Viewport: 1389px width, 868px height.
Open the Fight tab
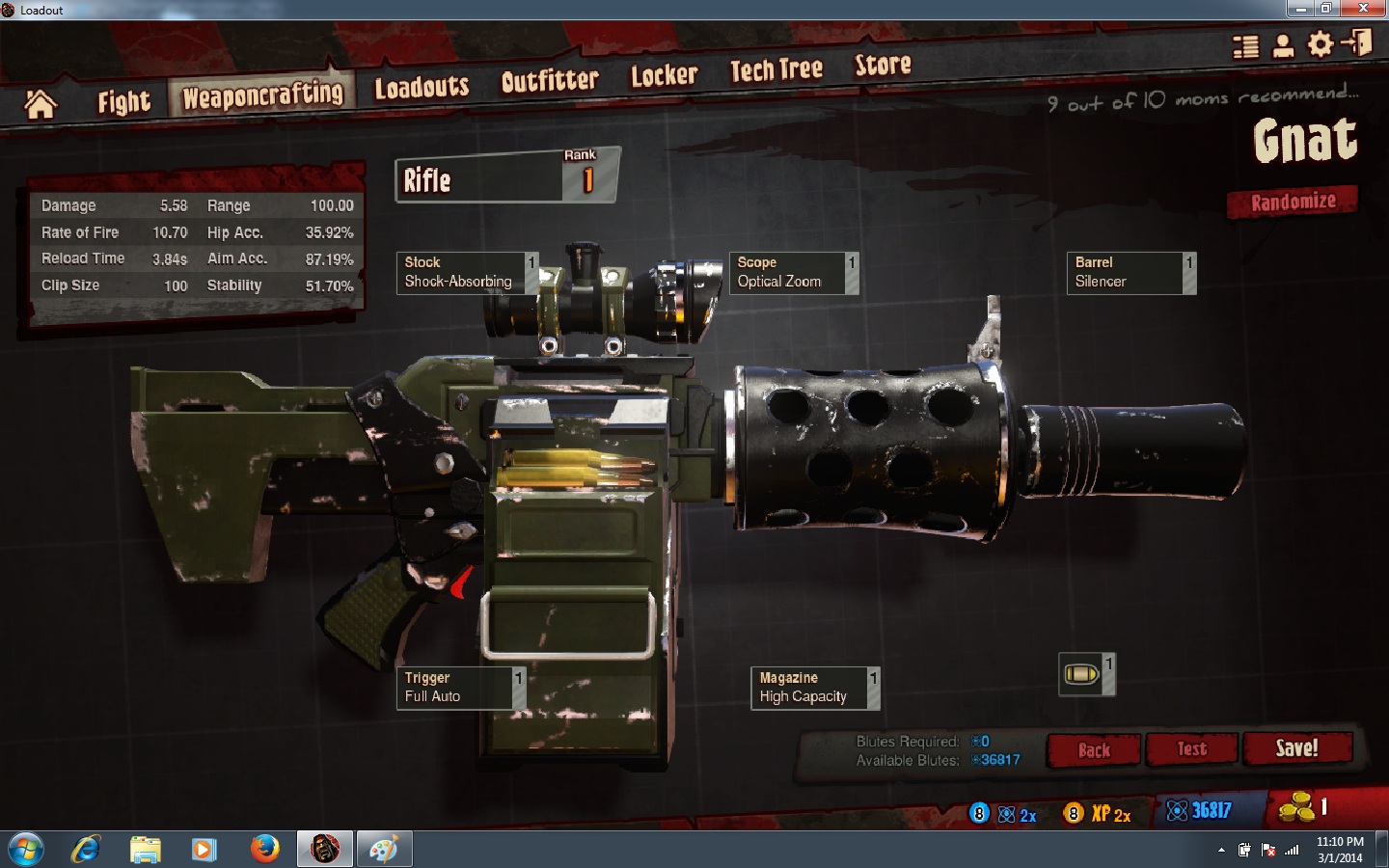[123, 101]
